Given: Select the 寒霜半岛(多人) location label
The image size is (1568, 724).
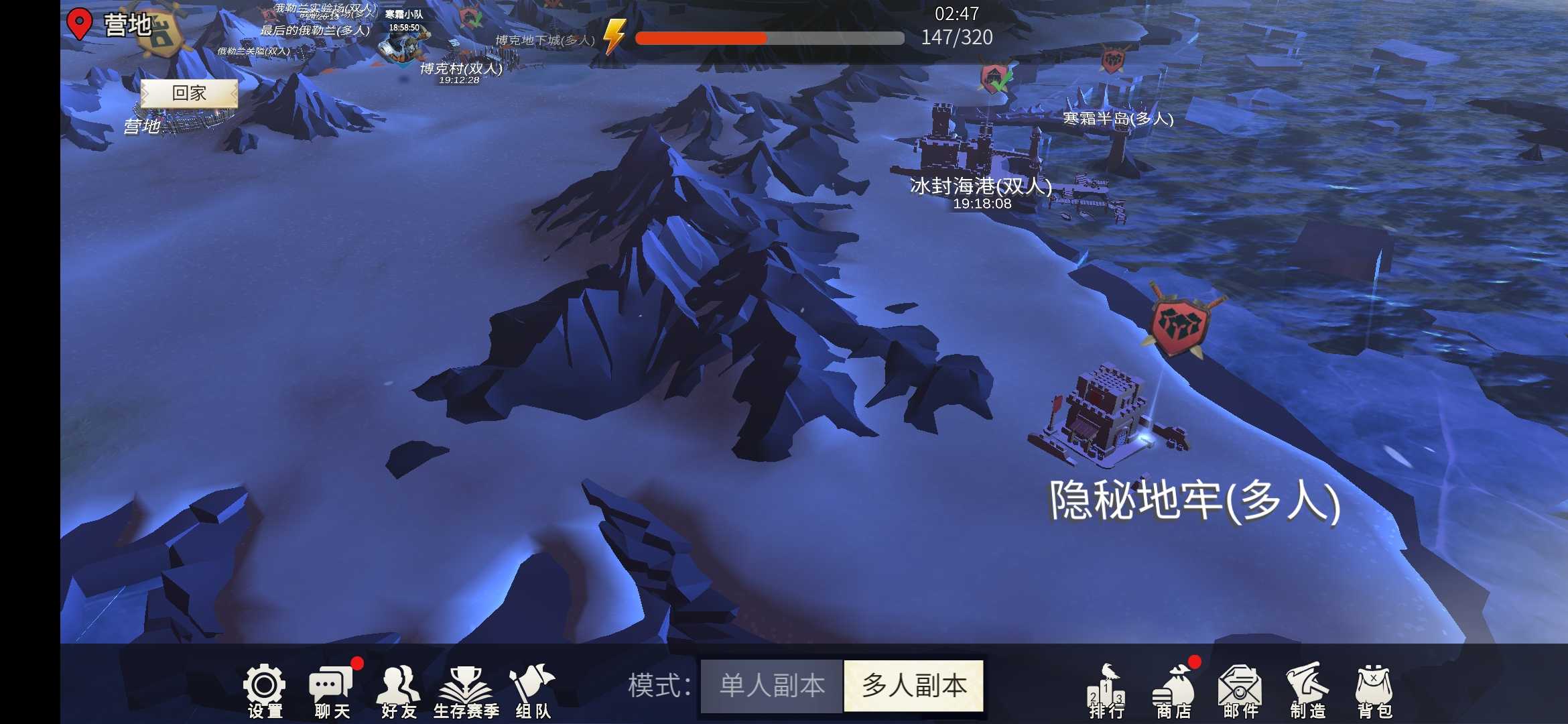Looking at the screenshot, I should point(1116,121).
